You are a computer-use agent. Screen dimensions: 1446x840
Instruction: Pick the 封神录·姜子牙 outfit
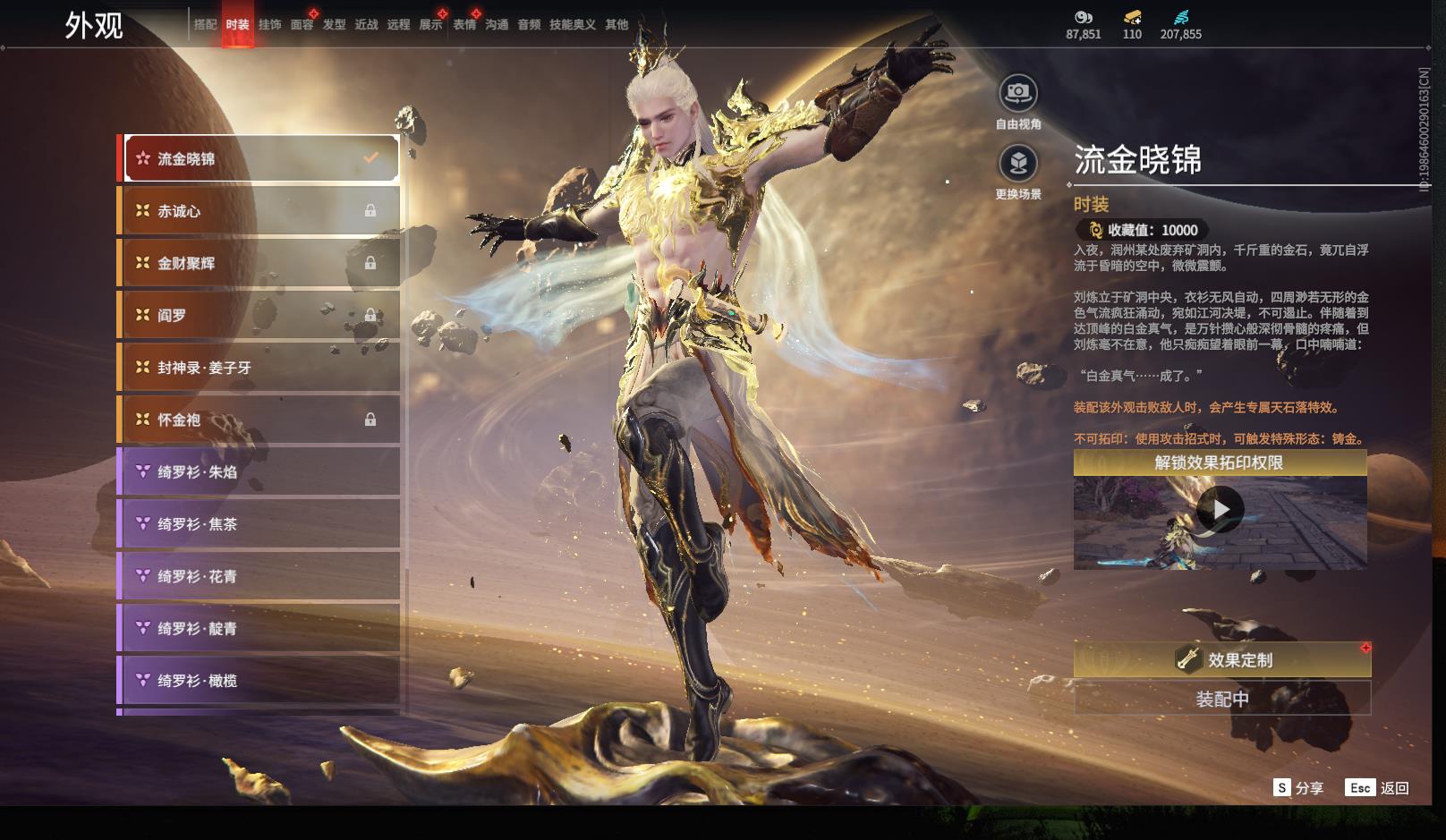pos(259,368)
